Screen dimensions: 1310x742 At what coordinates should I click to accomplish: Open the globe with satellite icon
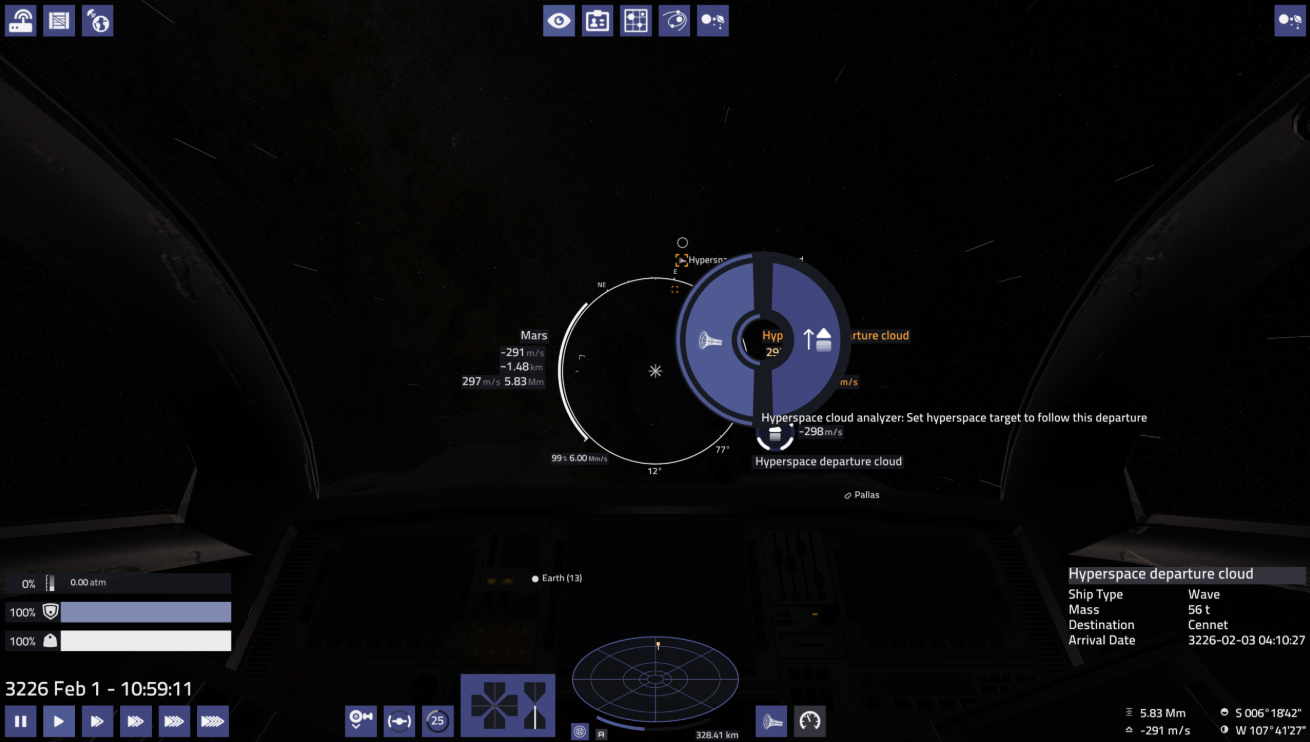pos(97,20)
